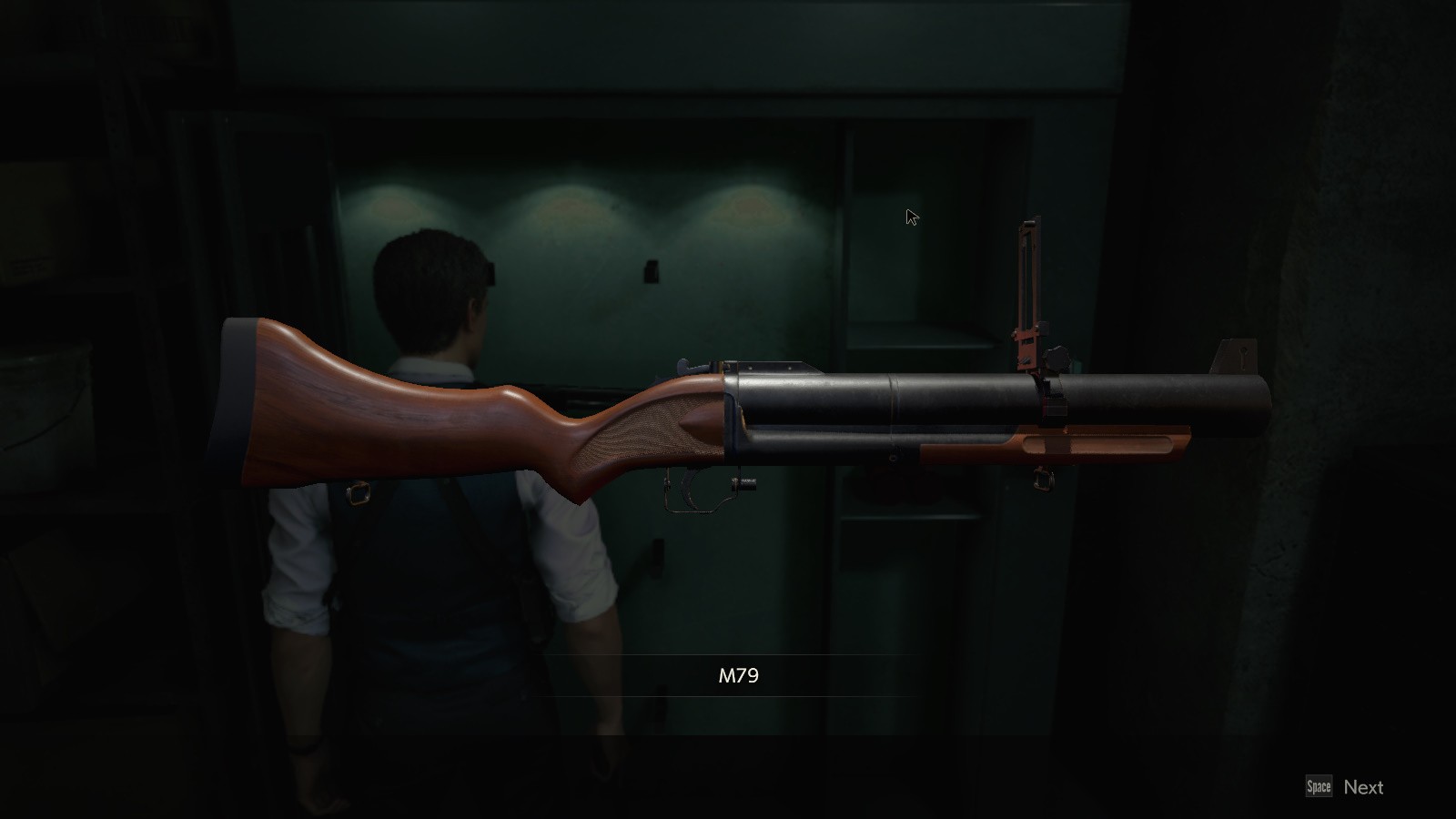Click the mouse cursor position
The width and height of the screenshot is (1456, 819).
[908, 216]
